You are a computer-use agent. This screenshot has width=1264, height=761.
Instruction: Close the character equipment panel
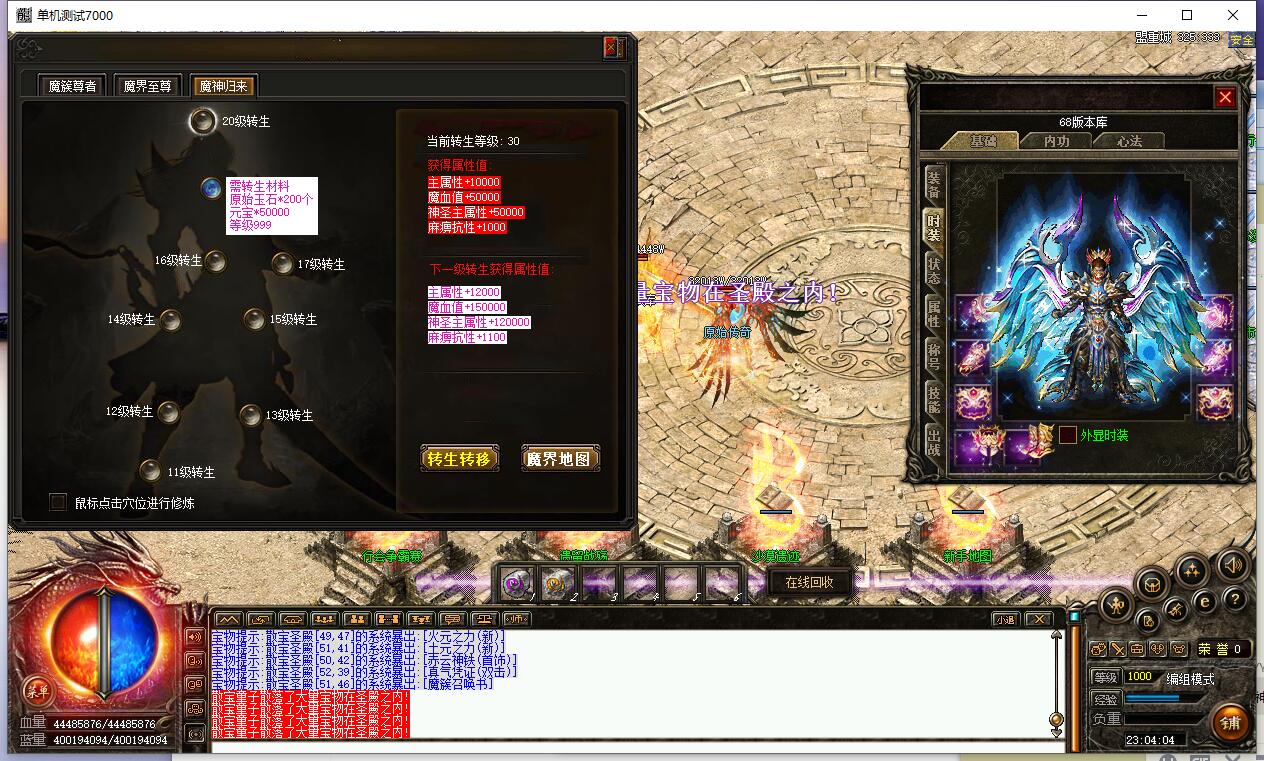click(x=1225, y=97)
